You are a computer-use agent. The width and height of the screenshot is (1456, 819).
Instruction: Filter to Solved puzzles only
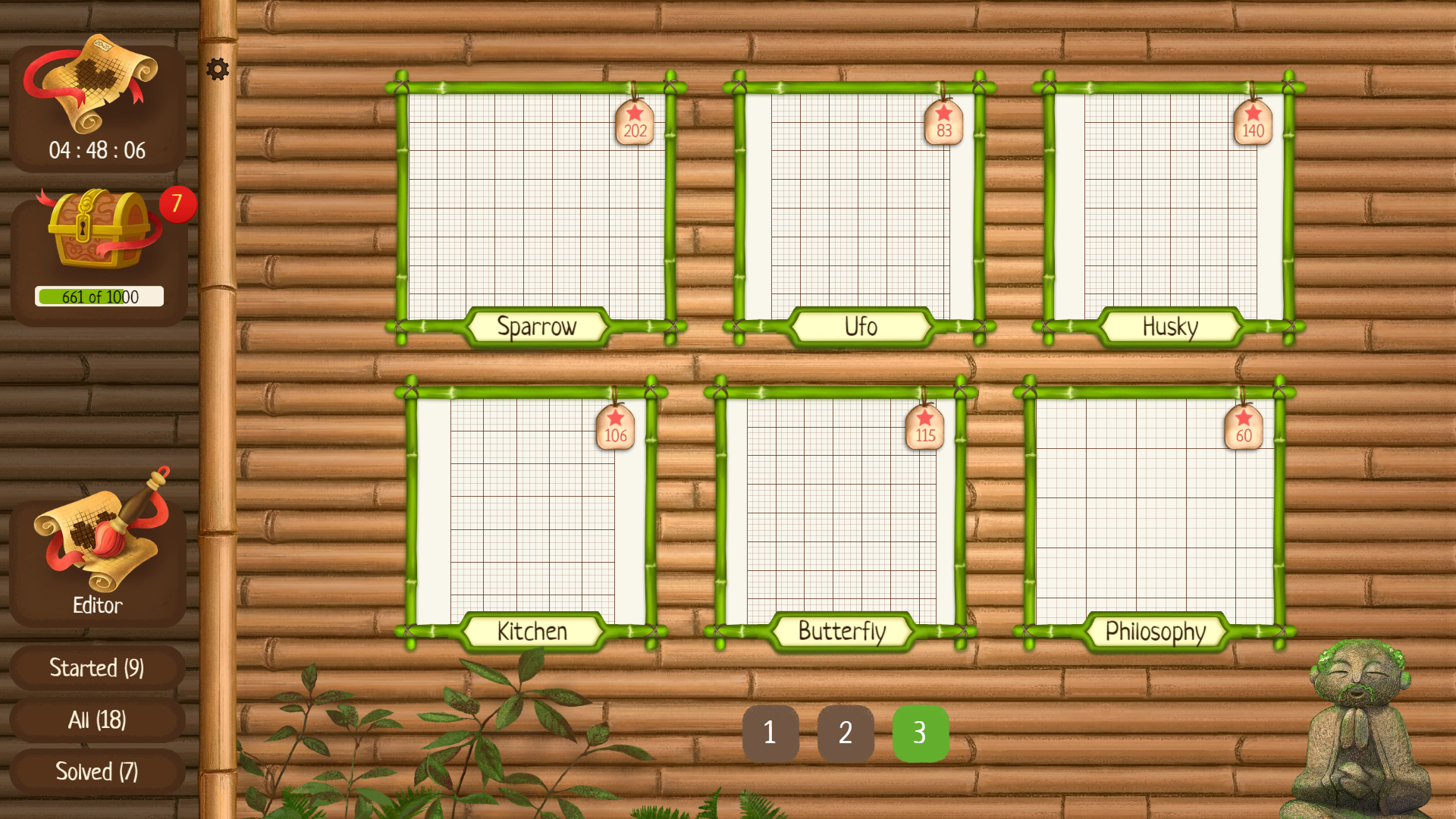coord(96,771)
